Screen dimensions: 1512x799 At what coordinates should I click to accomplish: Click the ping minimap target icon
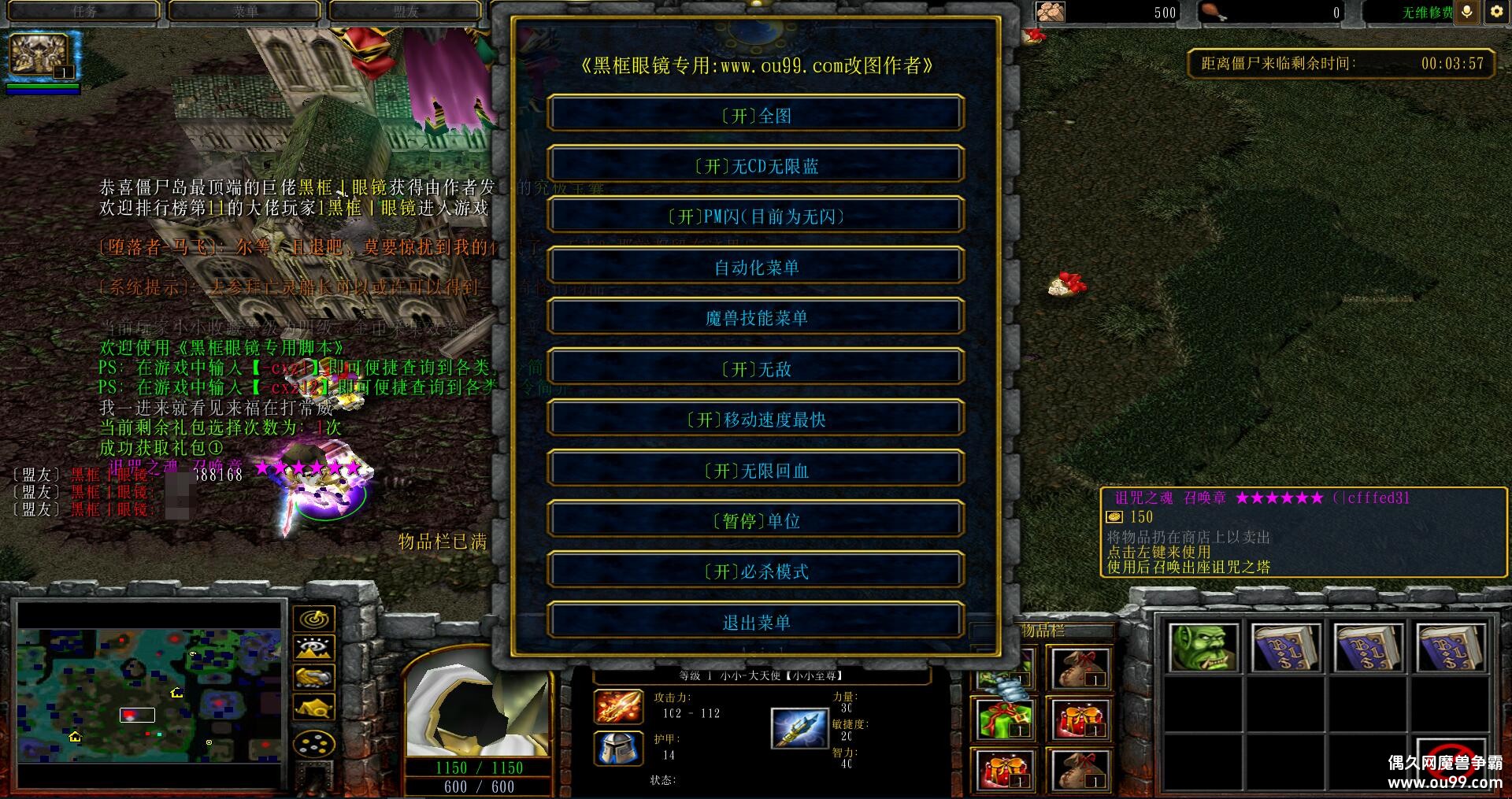pos(313,620)
